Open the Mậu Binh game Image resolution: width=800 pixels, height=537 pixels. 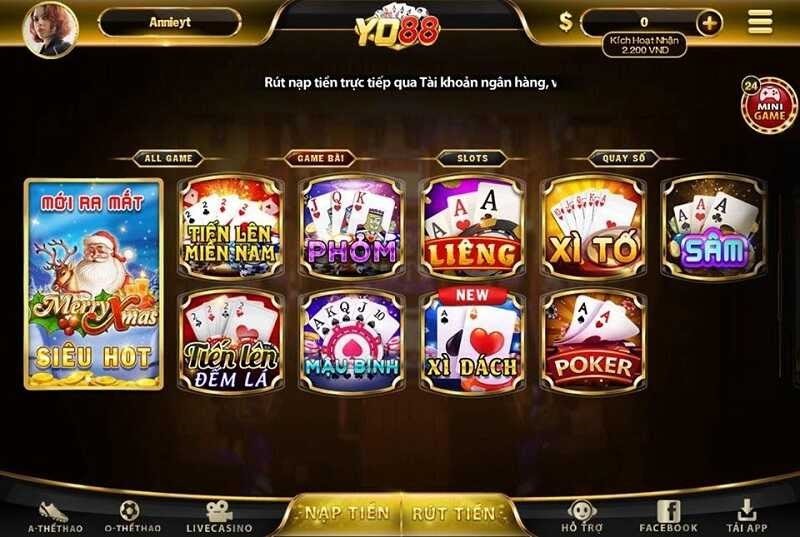[x=351, y=340]
